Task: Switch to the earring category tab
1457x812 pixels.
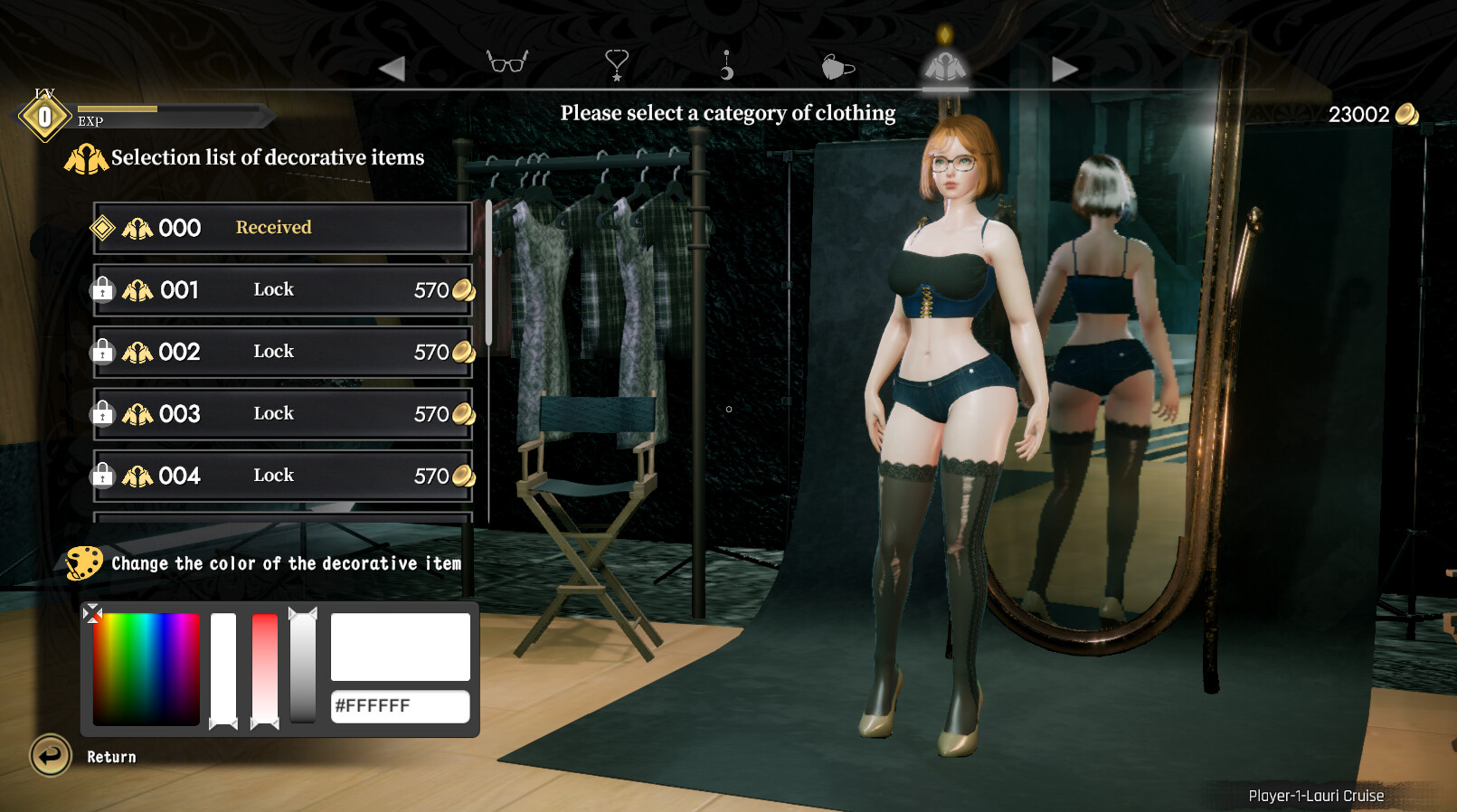Action: (726, 65)
